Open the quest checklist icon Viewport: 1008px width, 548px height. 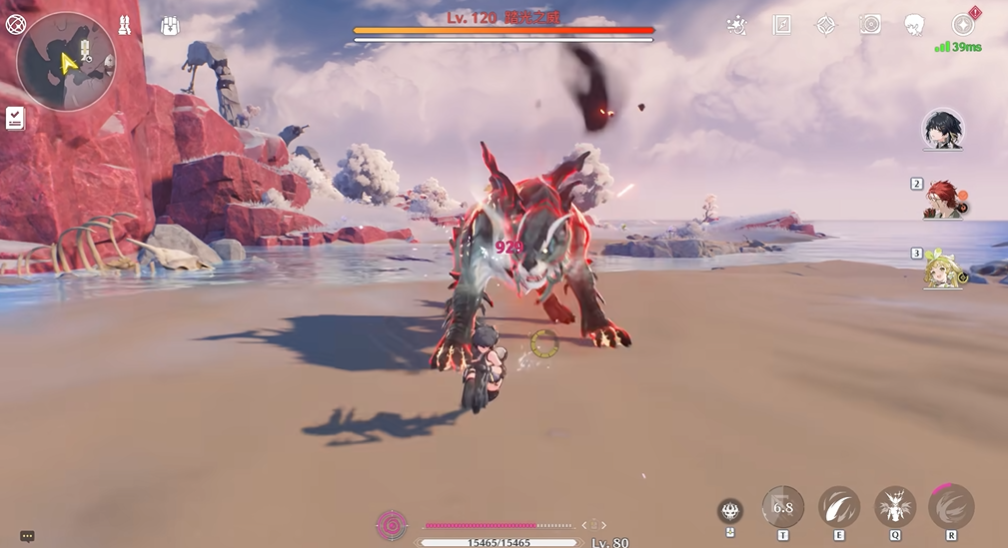14,118
